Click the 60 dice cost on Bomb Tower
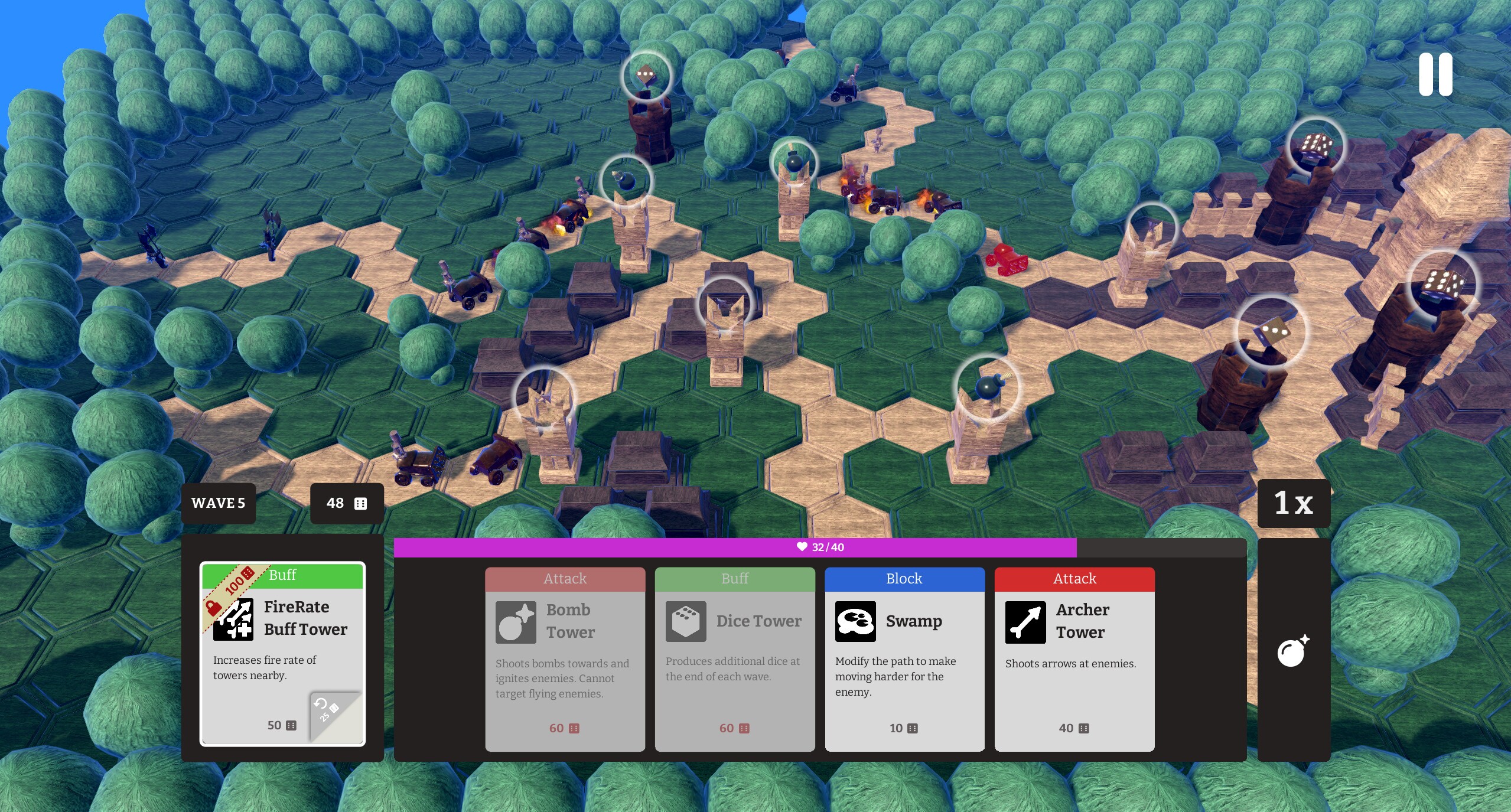Image resolution: width=1511 pixels, height=812 pixels. [564, 728]
